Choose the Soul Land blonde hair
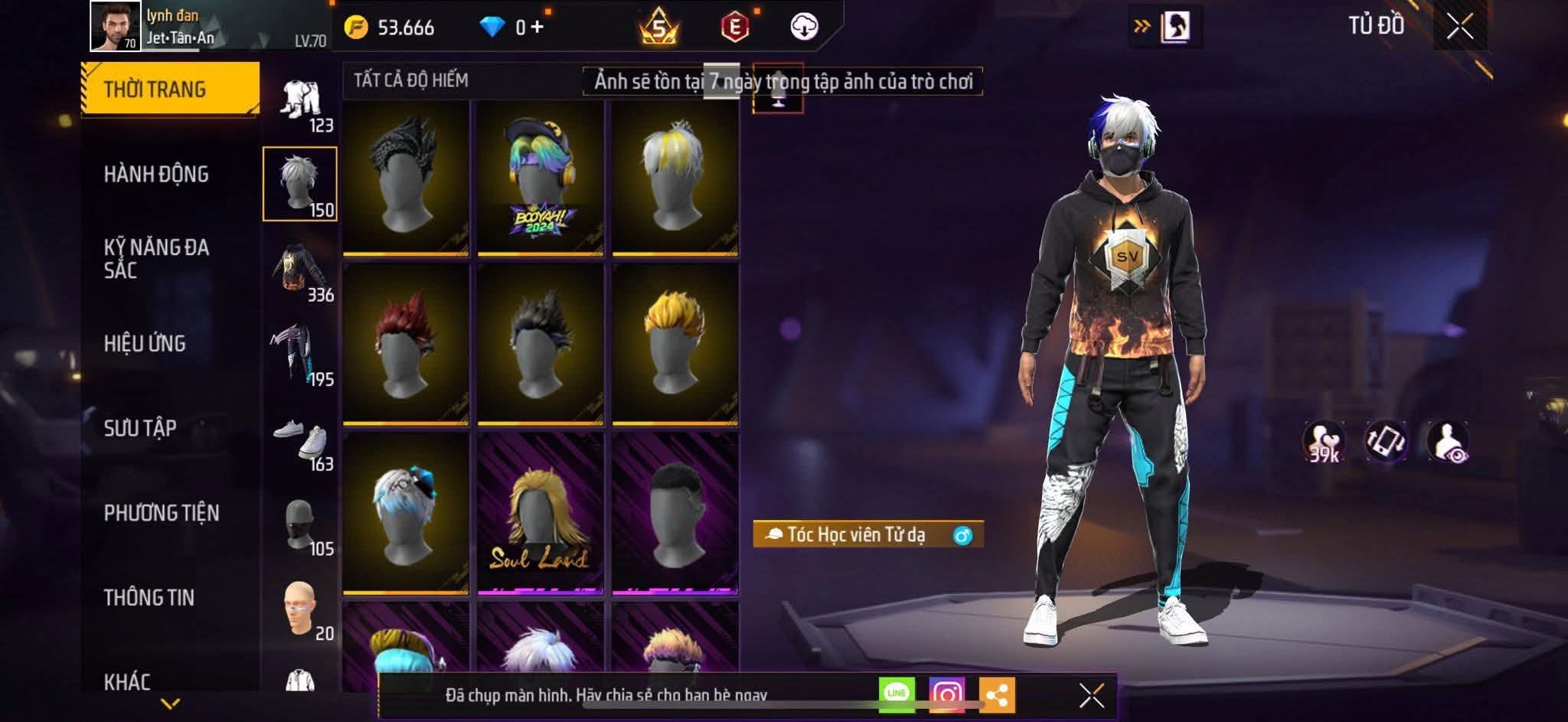The height and width of the screenshot is (722, 1568). 540,513
